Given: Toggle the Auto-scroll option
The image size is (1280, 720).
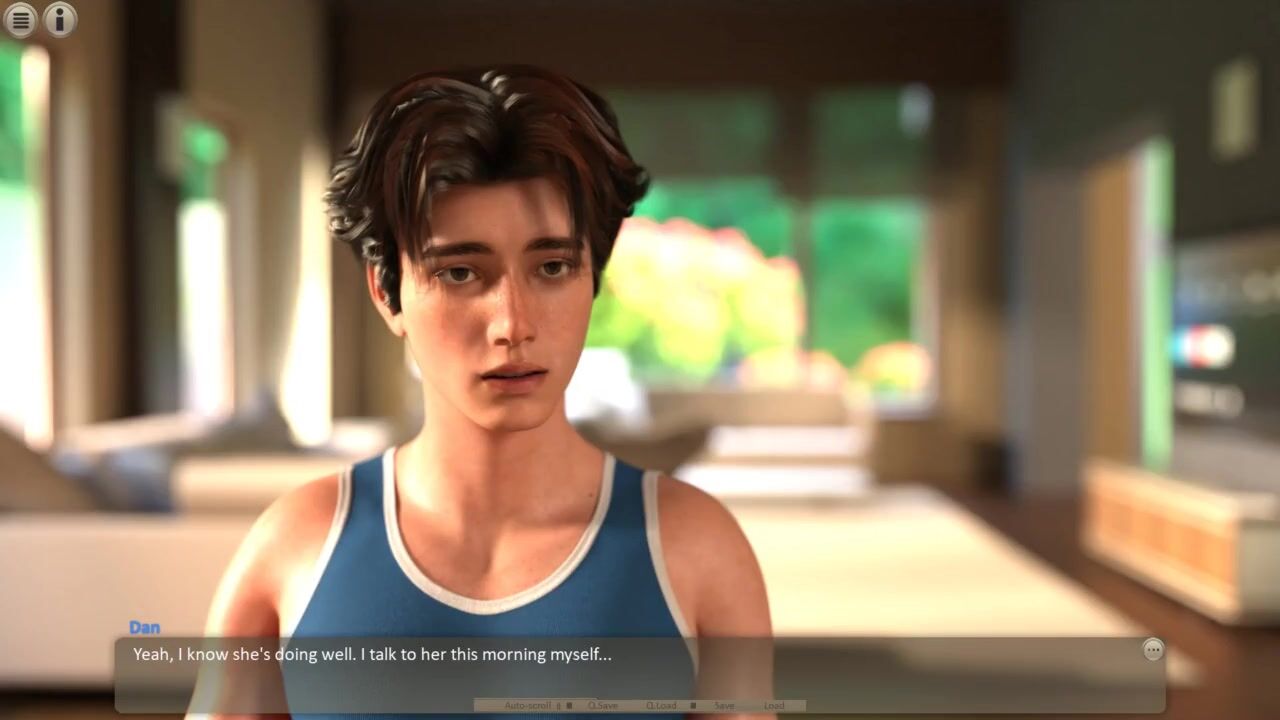Looking at the screenshot, I should tap(530, 706).
